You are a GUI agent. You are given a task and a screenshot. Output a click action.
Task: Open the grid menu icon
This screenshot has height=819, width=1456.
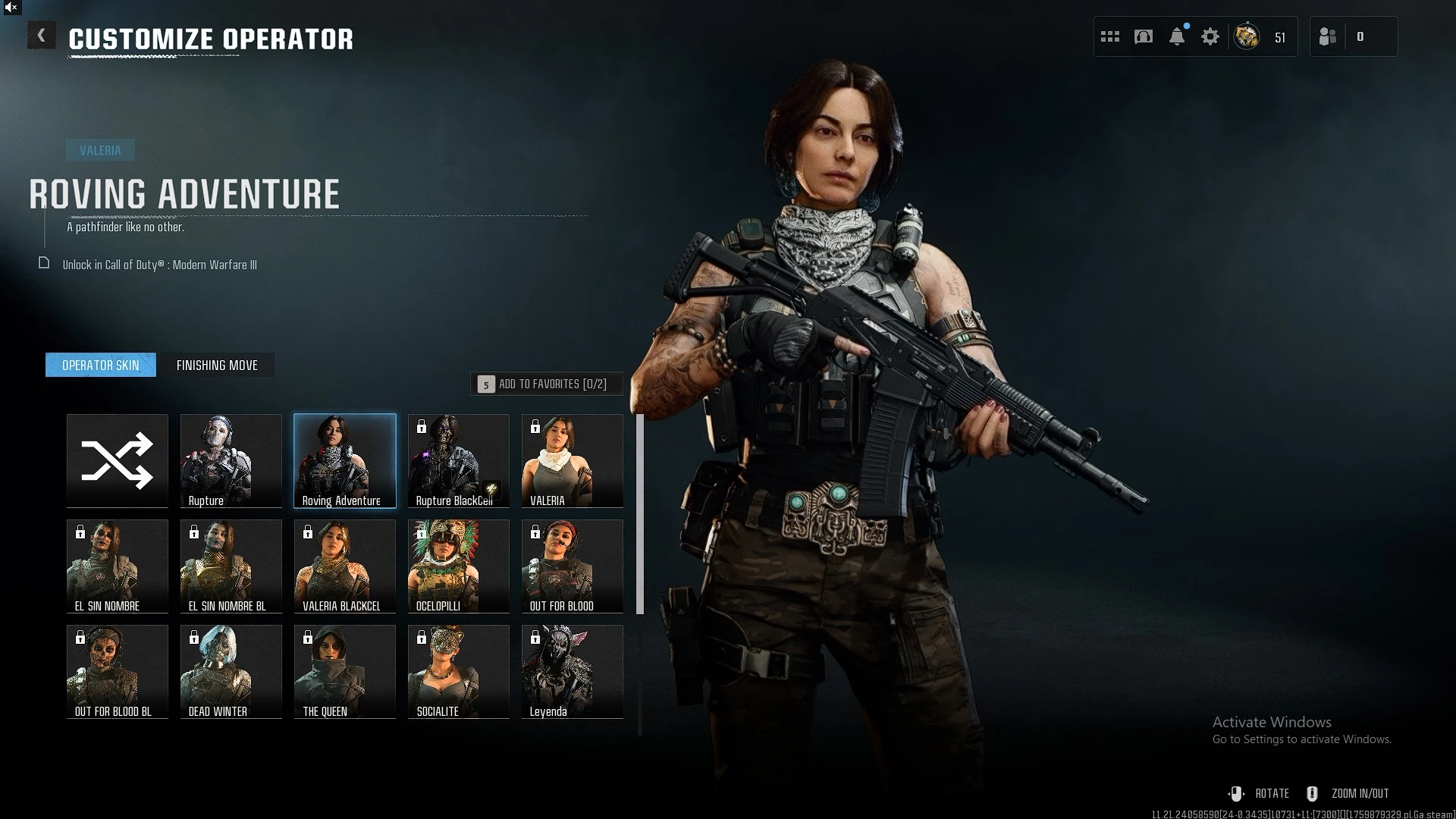[x=1110, y=36]
